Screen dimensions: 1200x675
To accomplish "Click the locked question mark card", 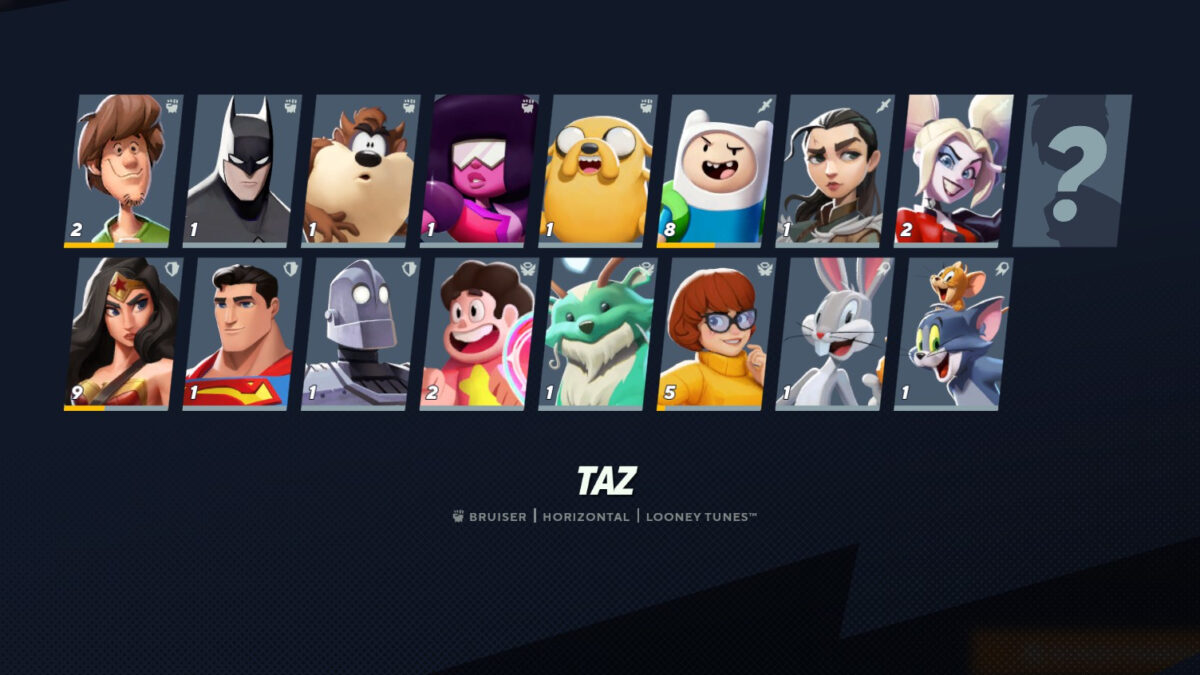I will 1071,170.
